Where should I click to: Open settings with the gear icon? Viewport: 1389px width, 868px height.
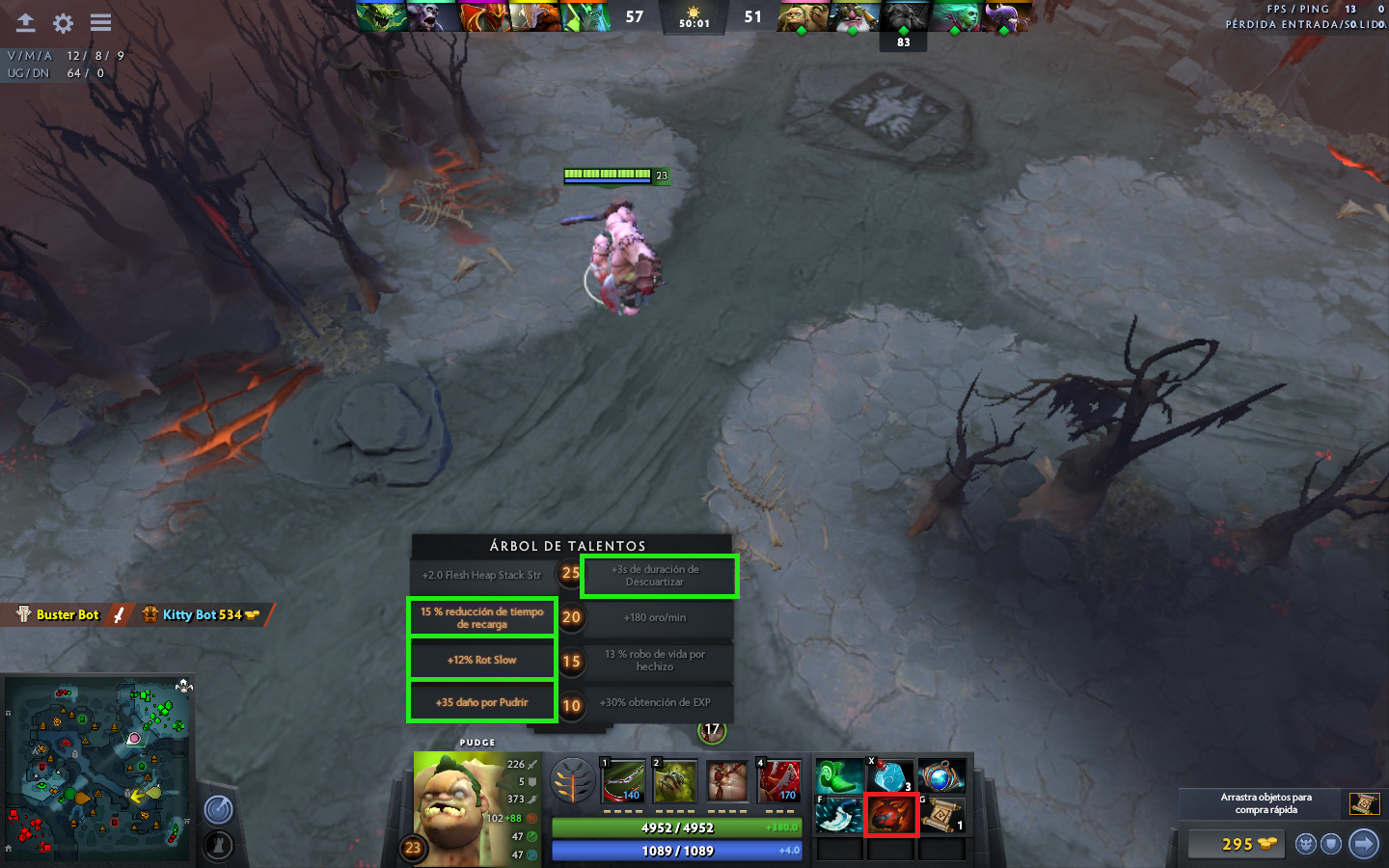63,22
